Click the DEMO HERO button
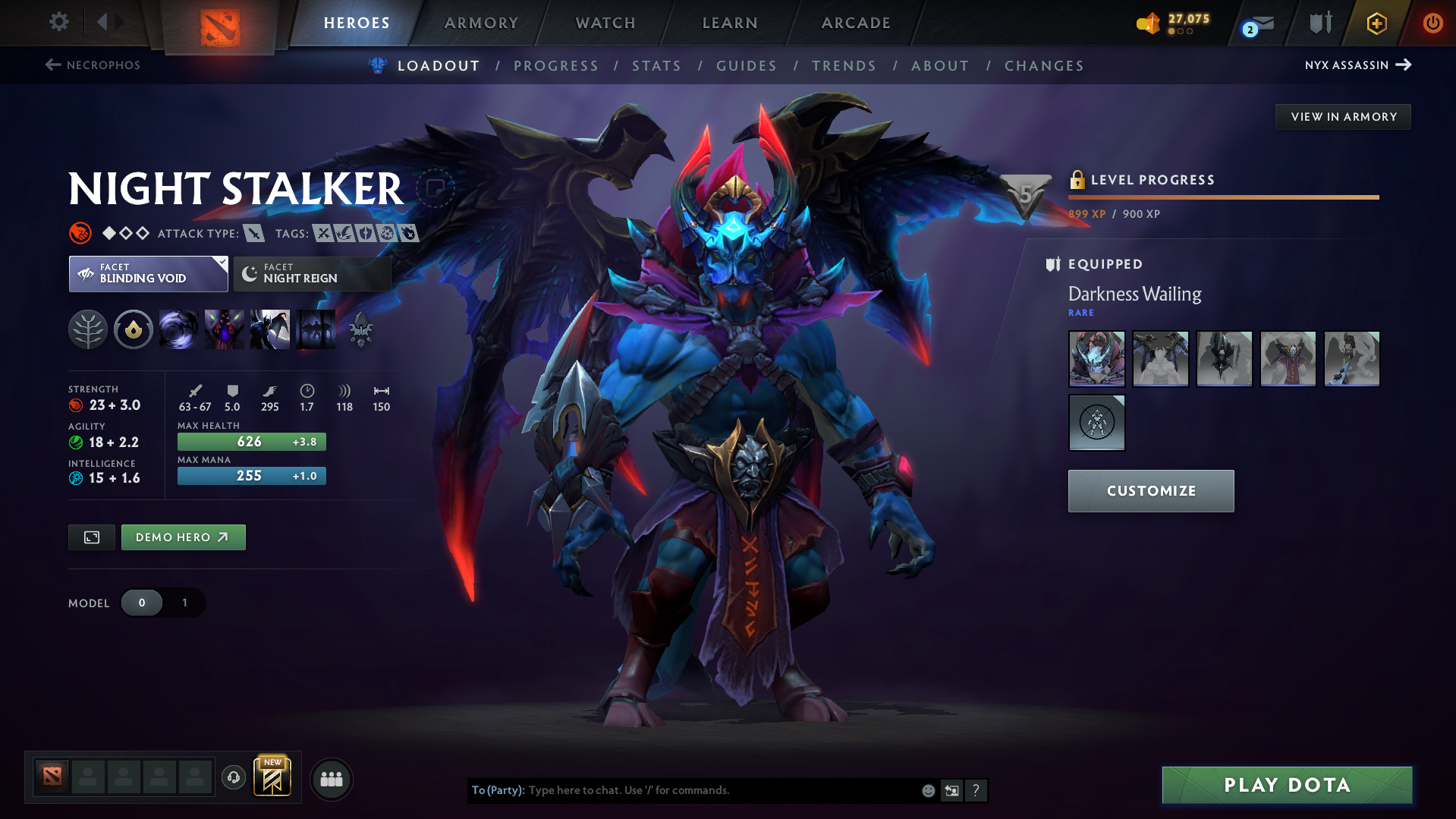 (183, 537)
